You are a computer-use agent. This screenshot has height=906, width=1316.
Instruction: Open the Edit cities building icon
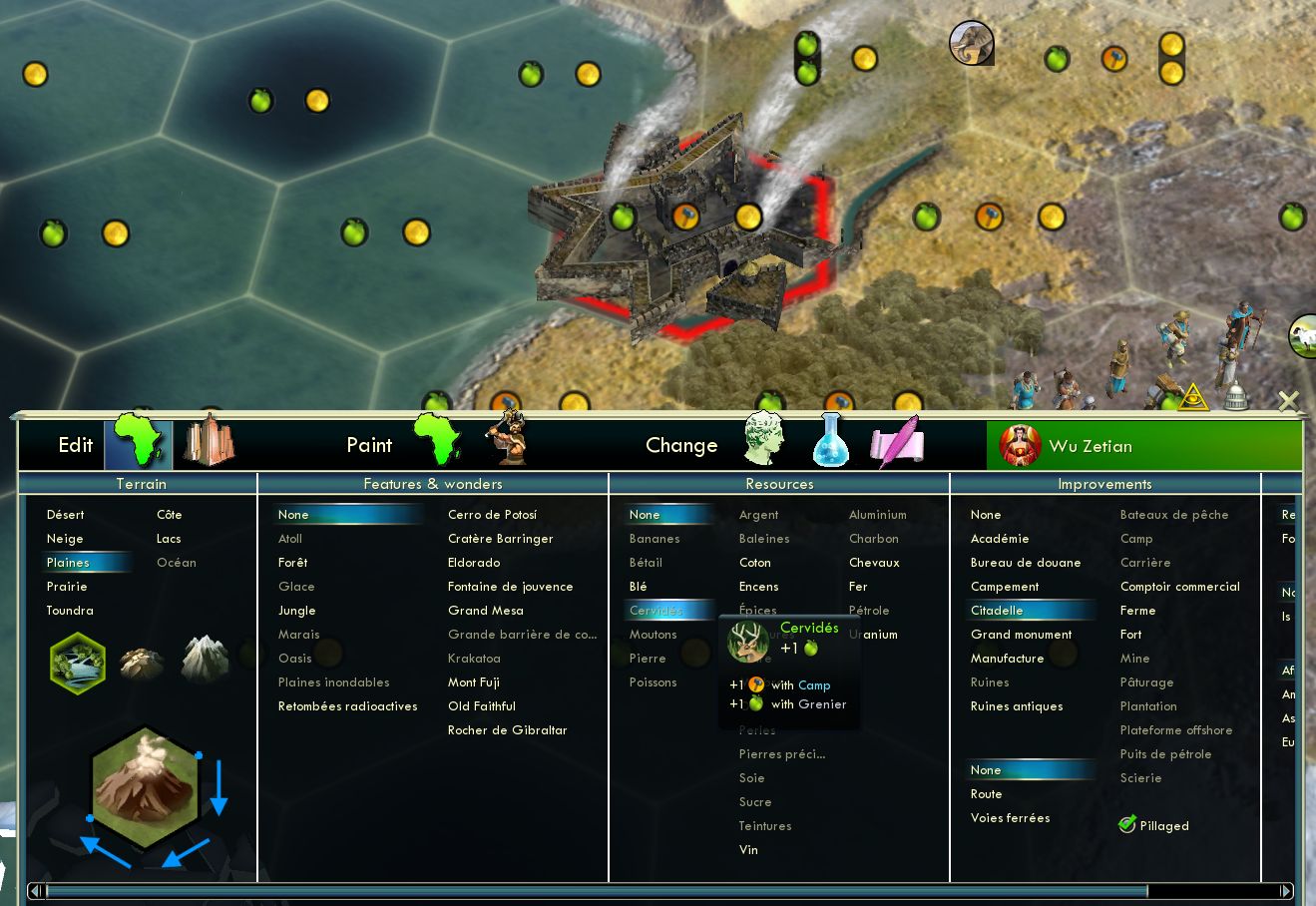pos(209,442)
